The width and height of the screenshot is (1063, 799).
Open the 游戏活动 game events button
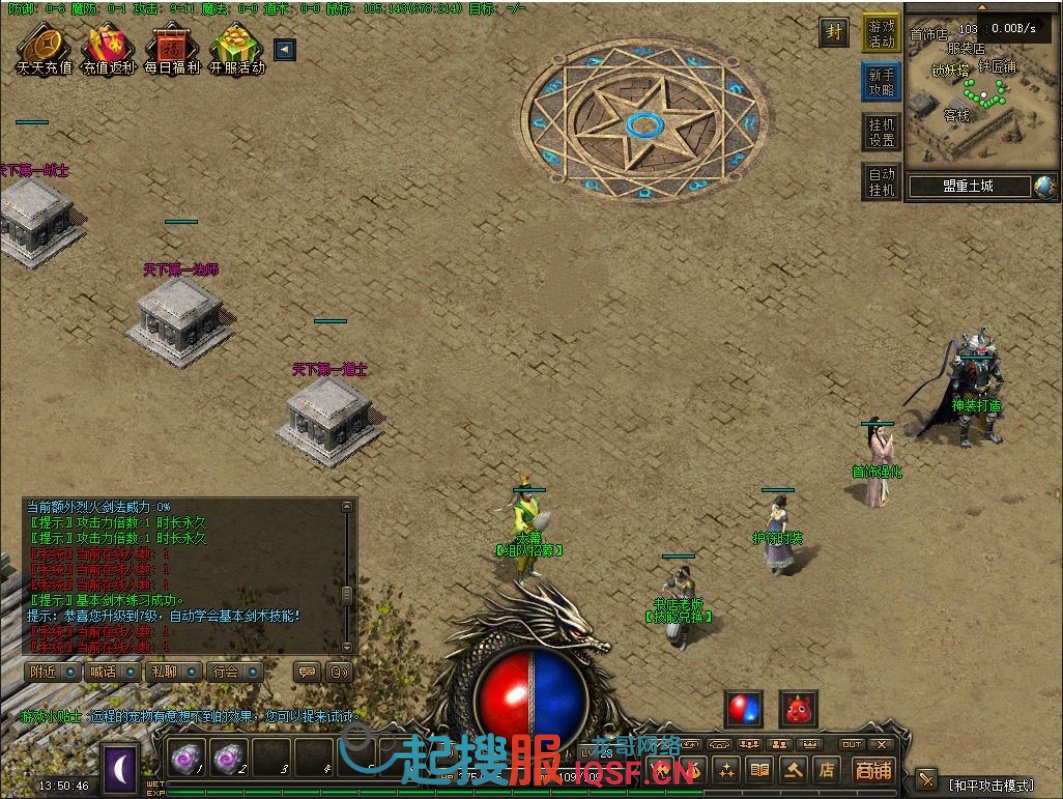pos(881,33)
